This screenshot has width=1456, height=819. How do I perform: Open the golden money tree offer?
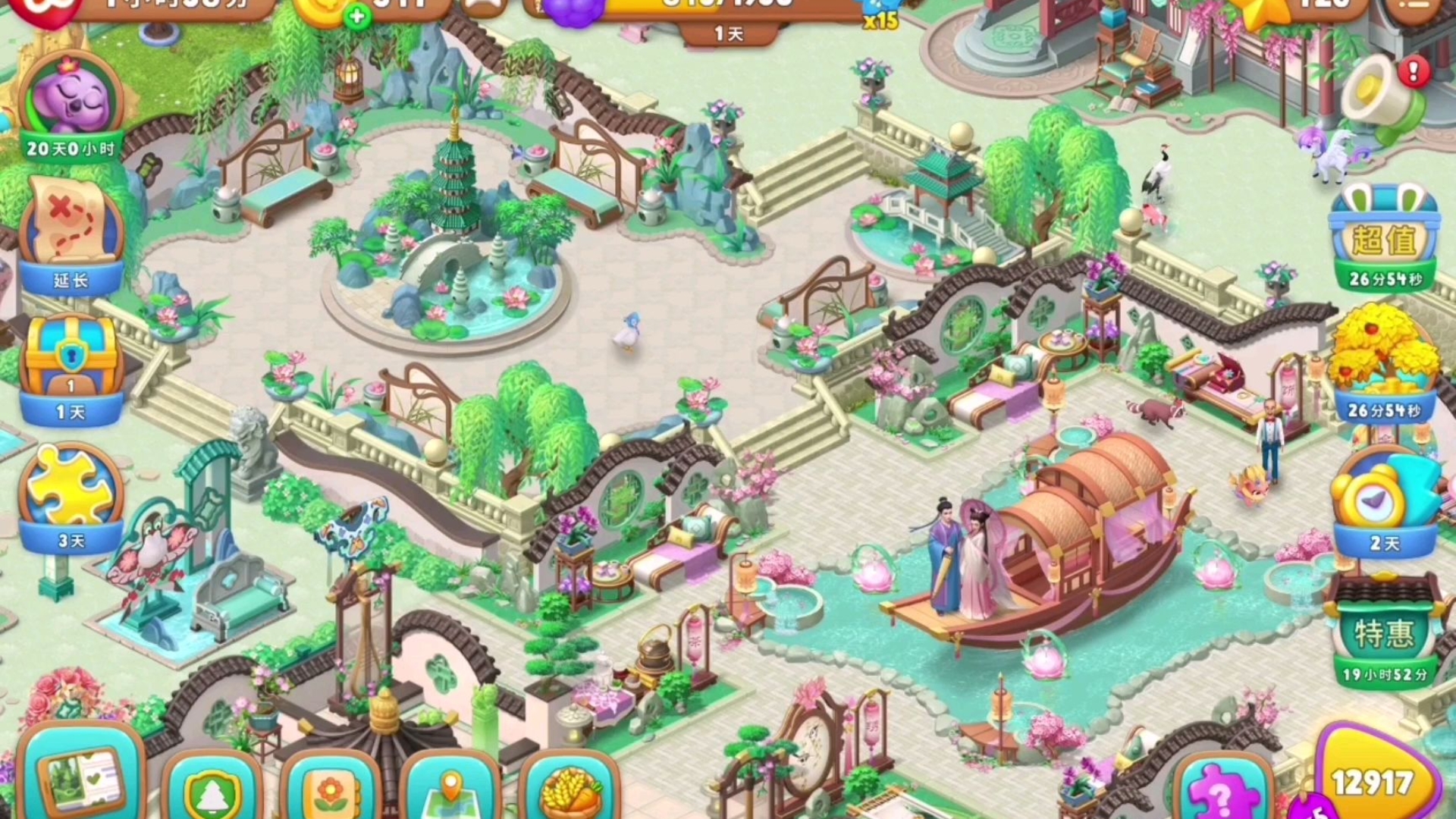(1385, 356)
